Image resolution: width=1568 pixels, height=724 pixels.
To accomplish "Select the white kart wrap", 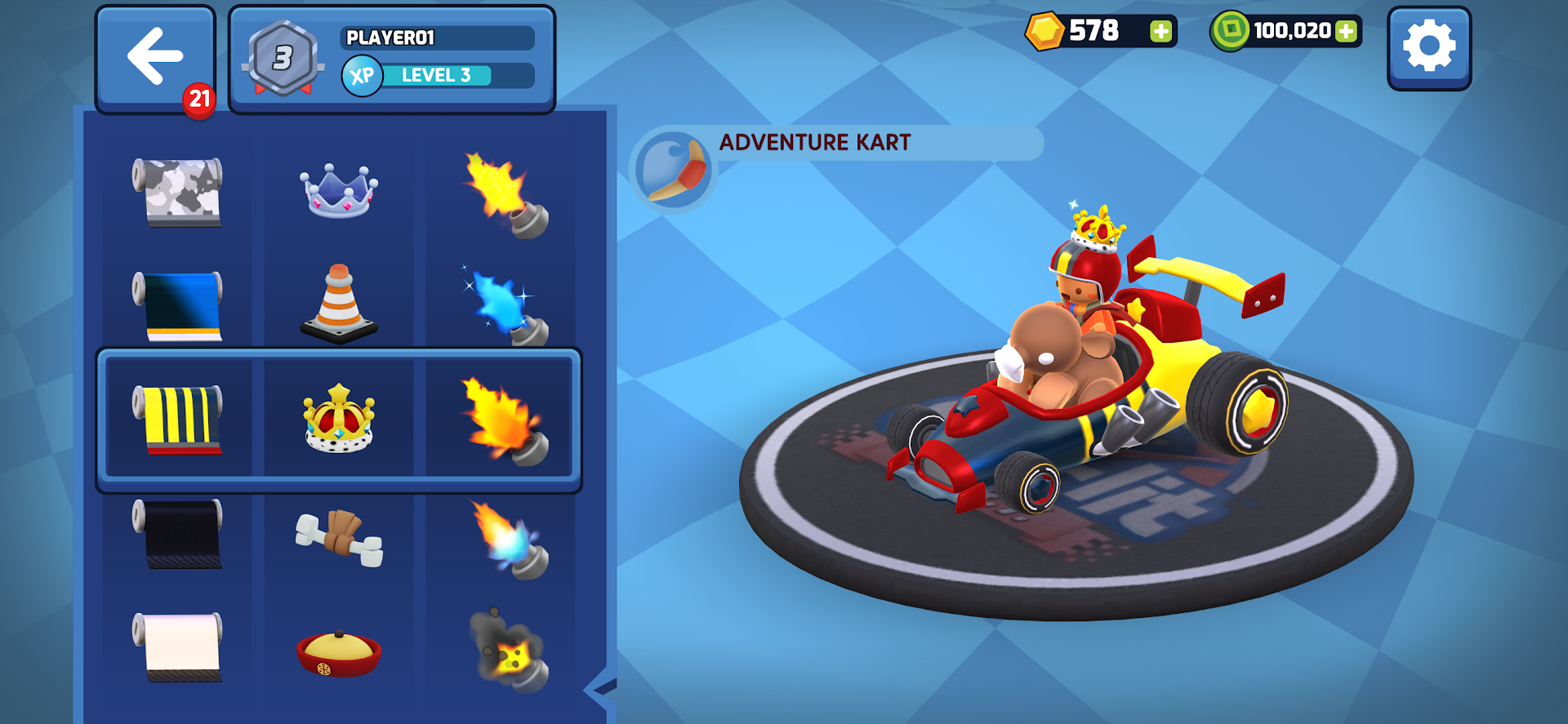I will (178, 649).
